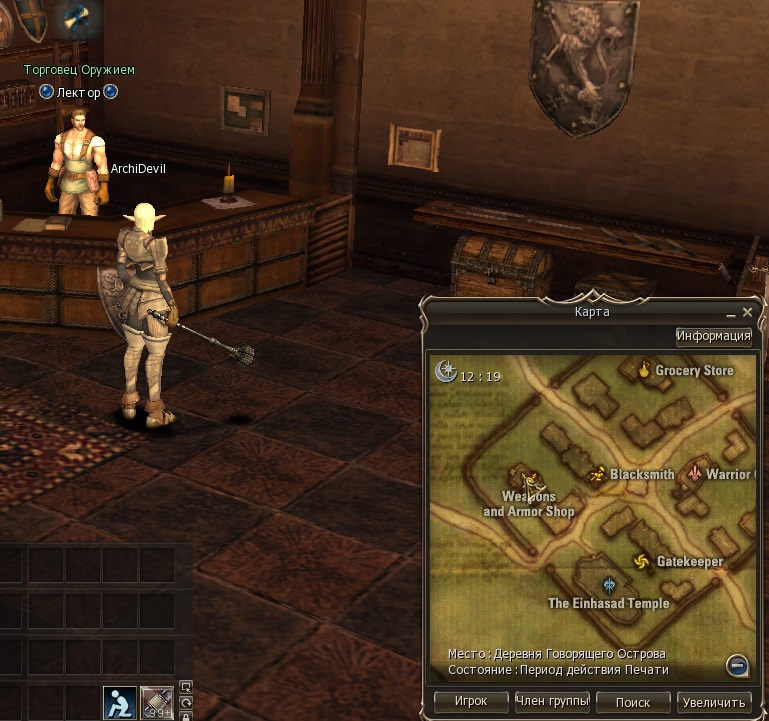This screenshot has height=721, width=769.
Task: Select the Grocery Store map marker
Action: (x=645, y=371)
